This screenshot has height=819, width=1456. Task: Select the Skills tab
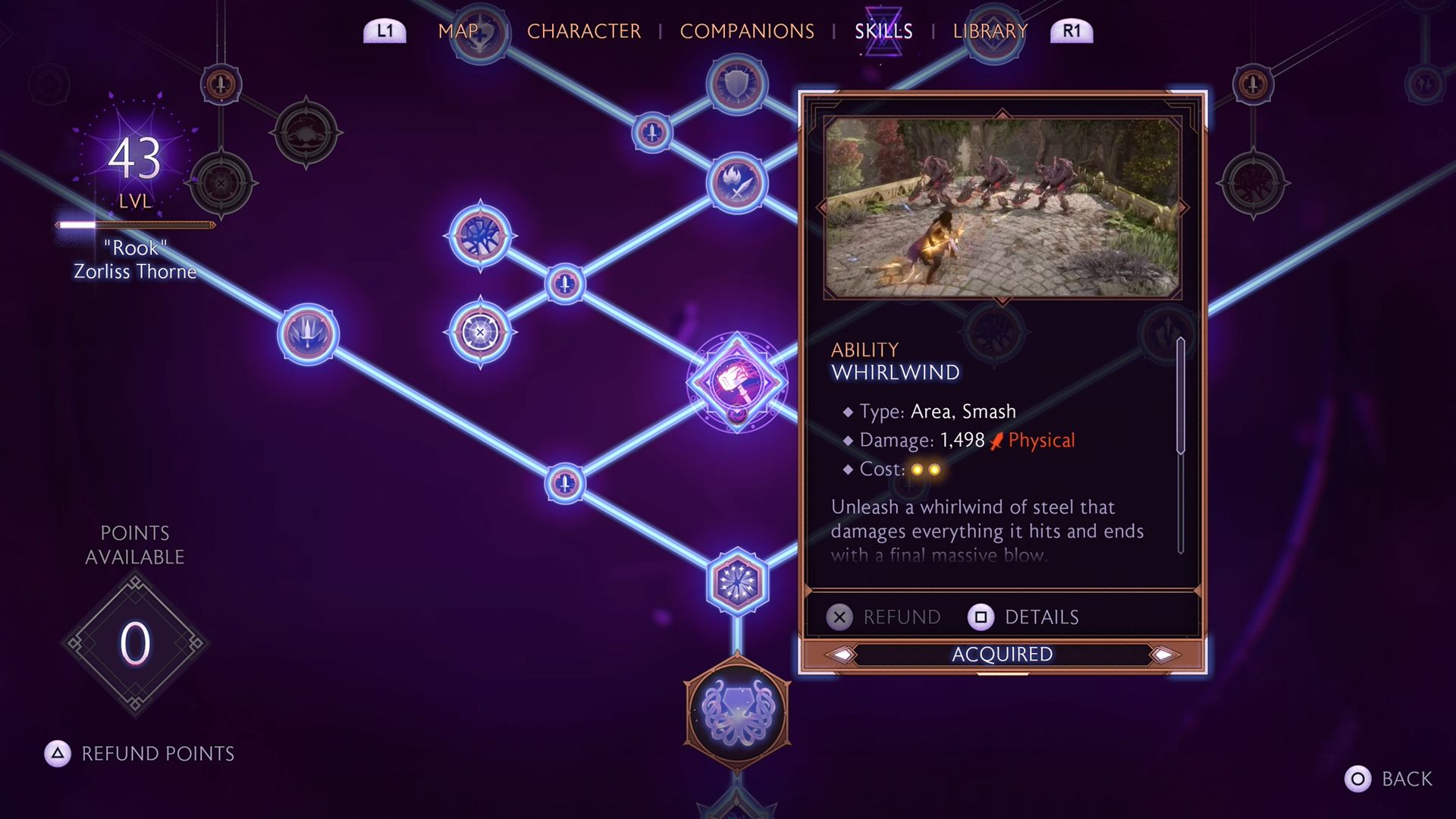coord(883,31)
